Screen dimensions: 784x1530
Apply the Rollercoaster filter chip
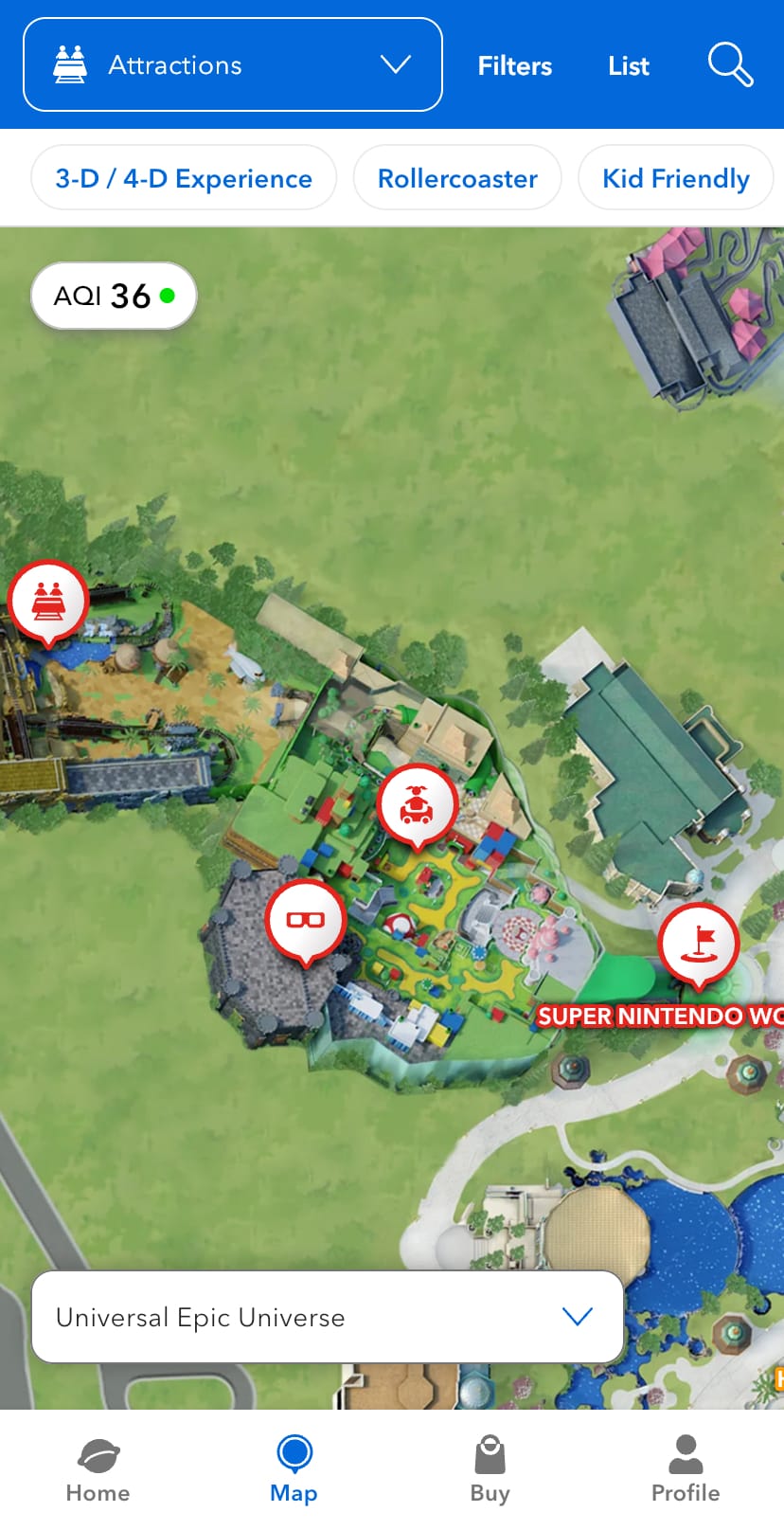pyautogui.click(x=457, y=178)
